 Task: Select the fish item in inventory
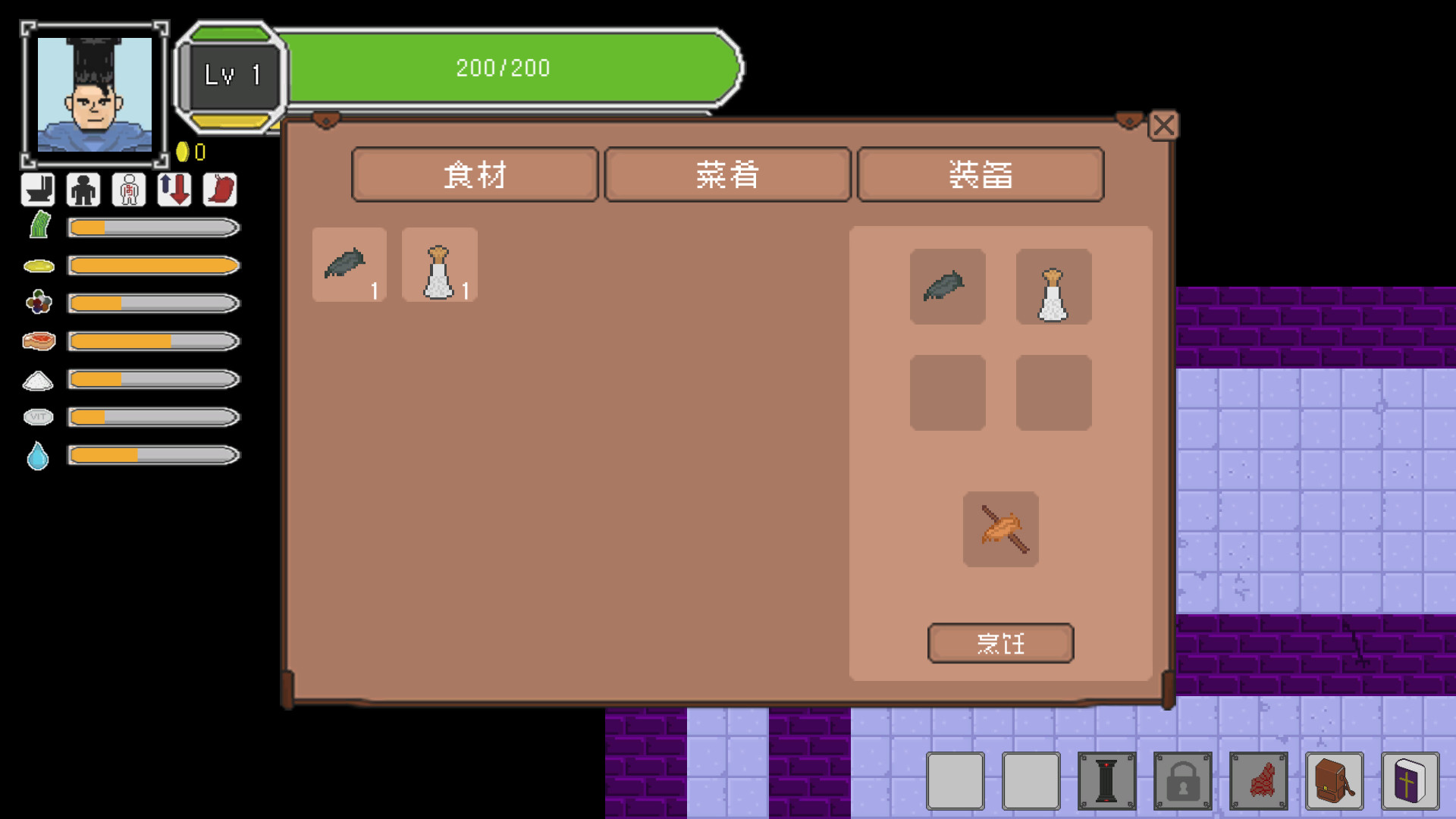pyautogui.click(x=348, y=265)
